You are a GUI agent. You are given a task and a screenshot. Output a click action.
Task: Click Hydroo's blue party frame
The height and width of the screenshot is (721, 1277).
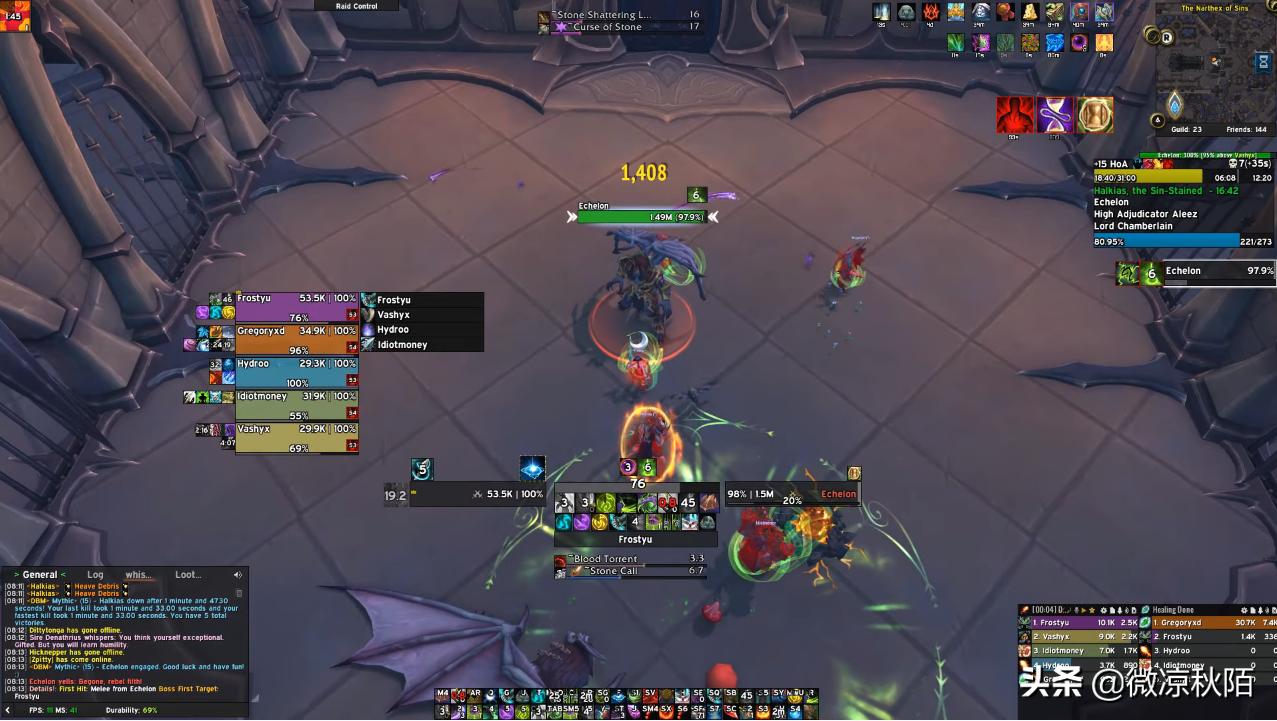coord(296,371)
